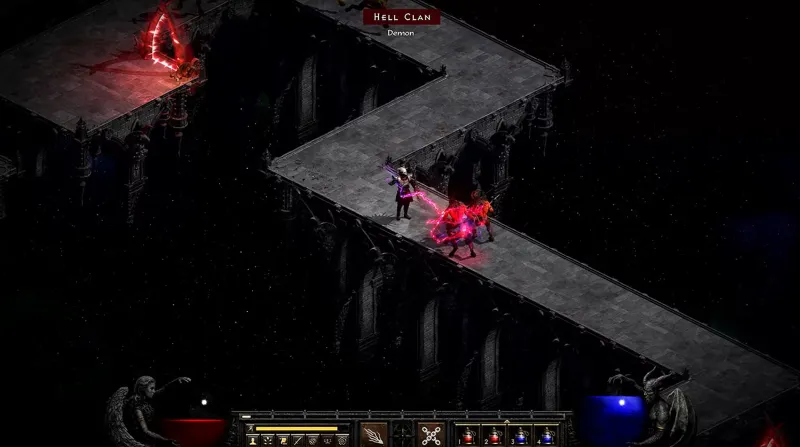Drink the blue mana potion in belt slot 3
This screenshot has width=800, height=447.
click(520, 435)
